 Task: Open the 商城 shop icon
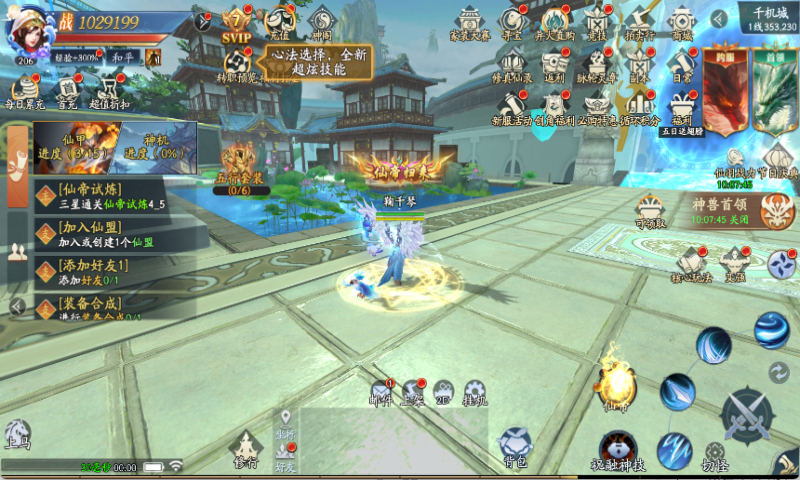683,24
